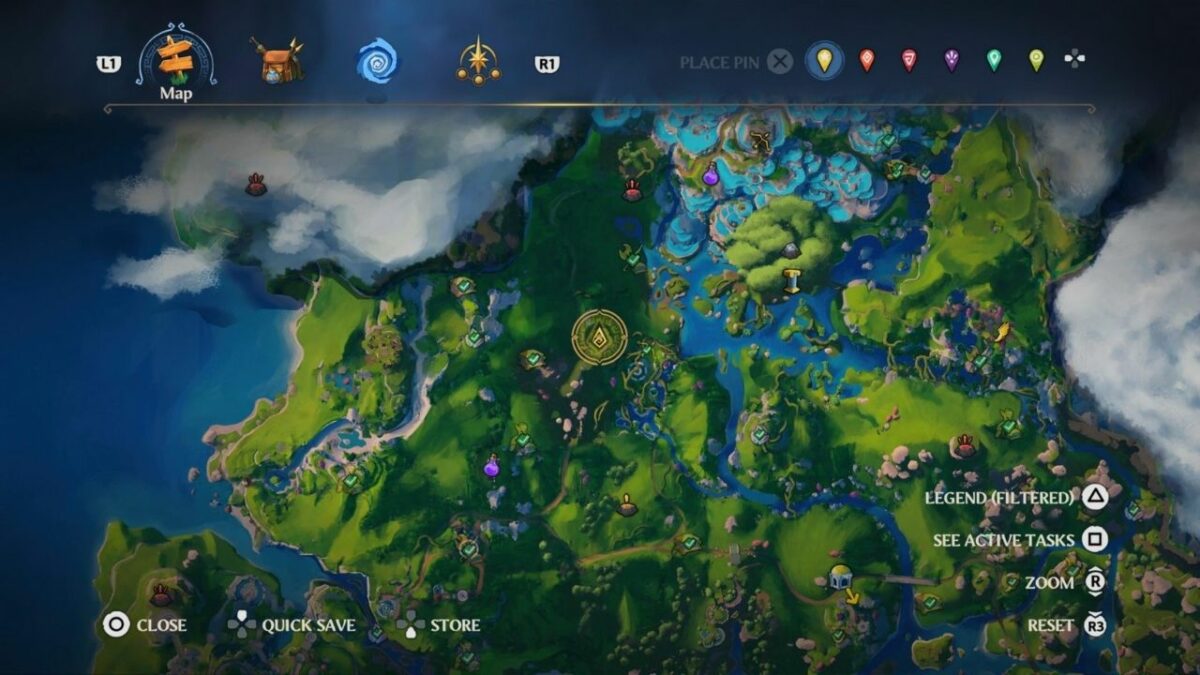Switch to the Map tab
The height and width of the screenshot is (675, 1200).
(x=176, y=63)
